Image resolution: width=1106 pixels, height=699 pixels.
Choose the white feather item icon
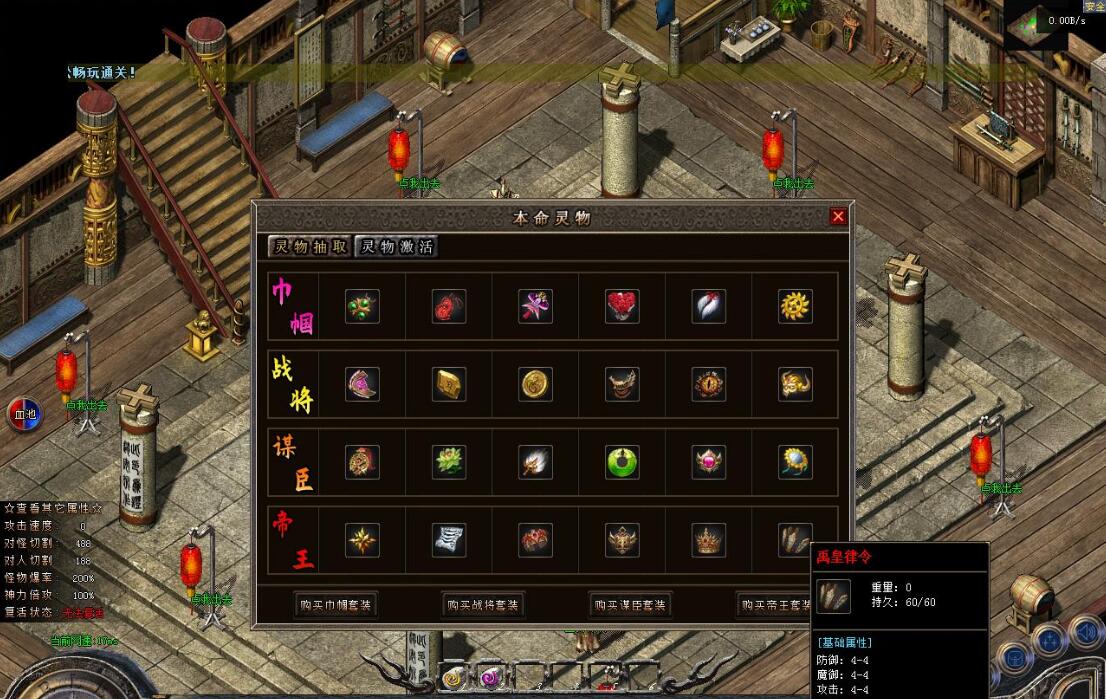(709, 307)
